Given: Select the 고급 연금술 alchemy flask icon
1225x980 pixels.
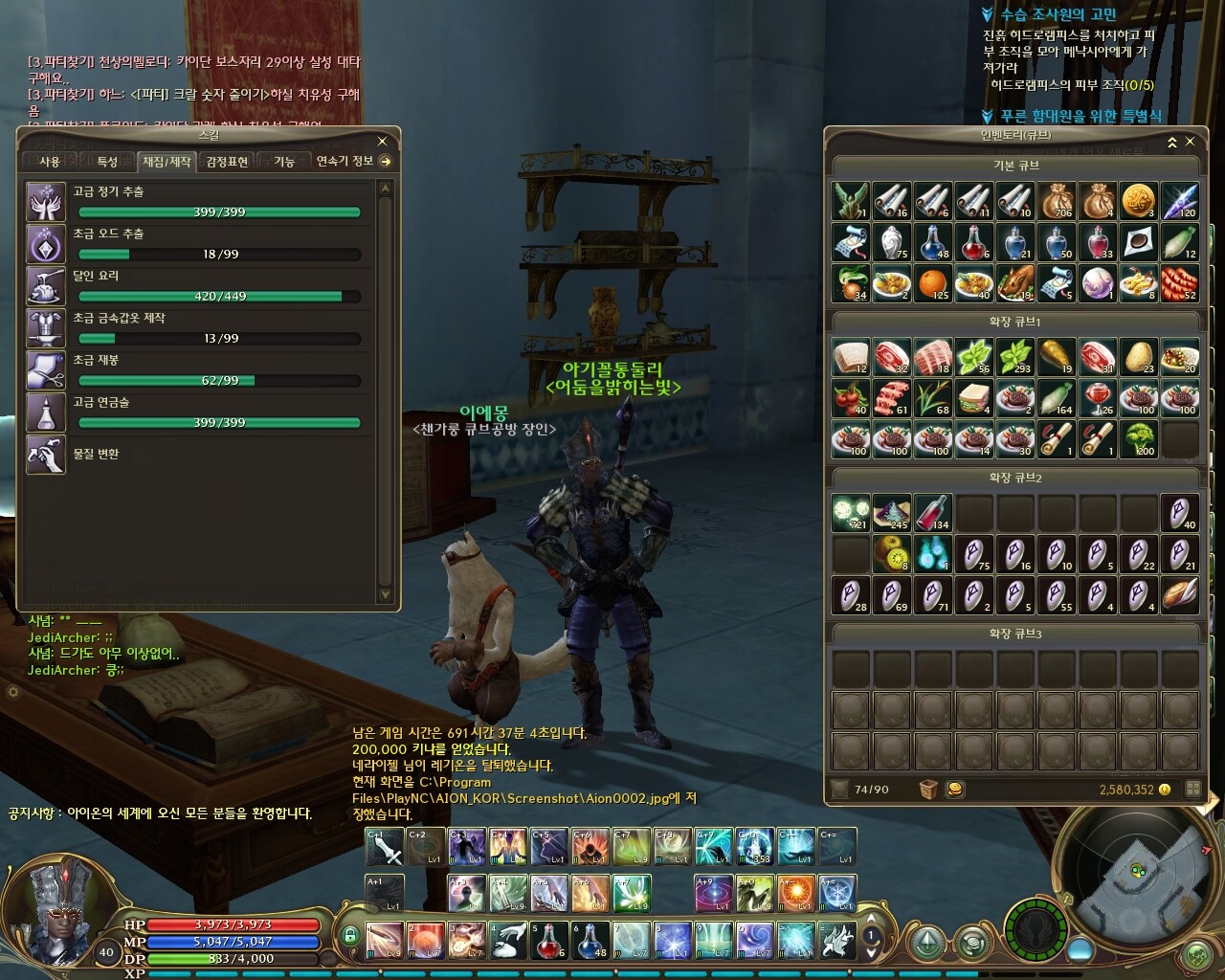Looking at the screenshot, I should coord(45,412).
